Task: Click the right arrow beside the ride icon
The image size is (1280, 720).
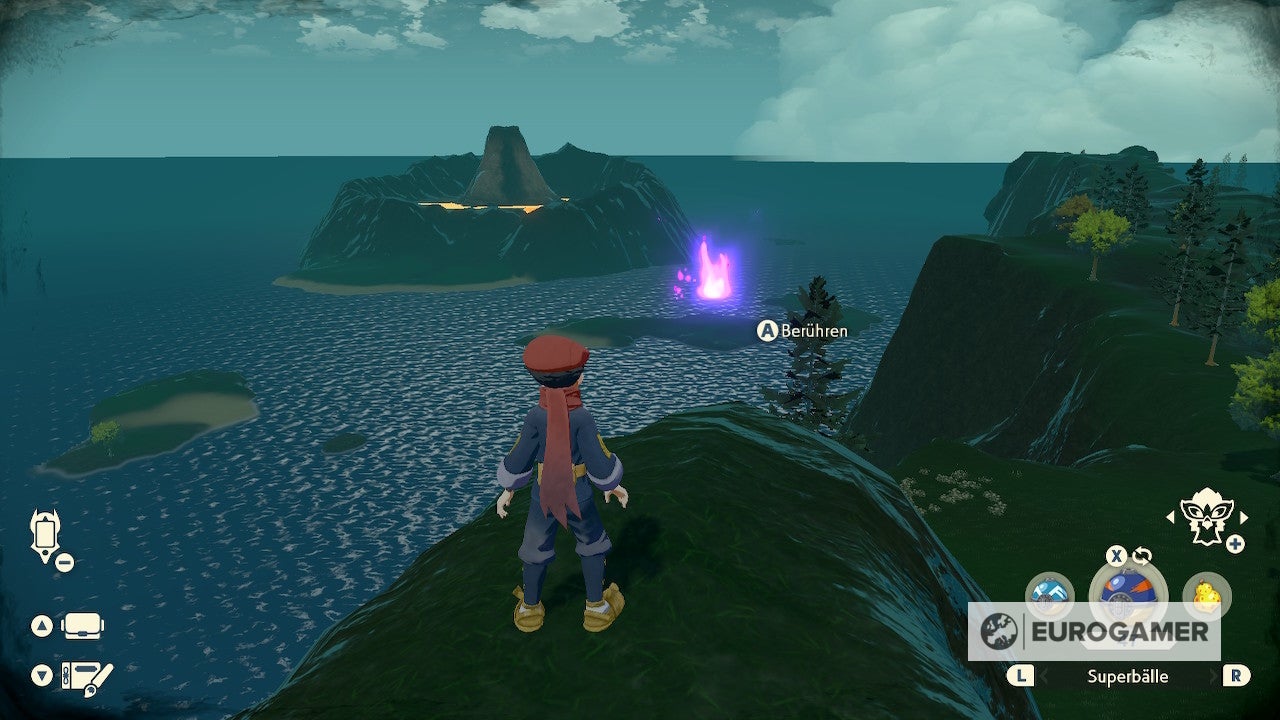Action: [x=1243, y=517]
